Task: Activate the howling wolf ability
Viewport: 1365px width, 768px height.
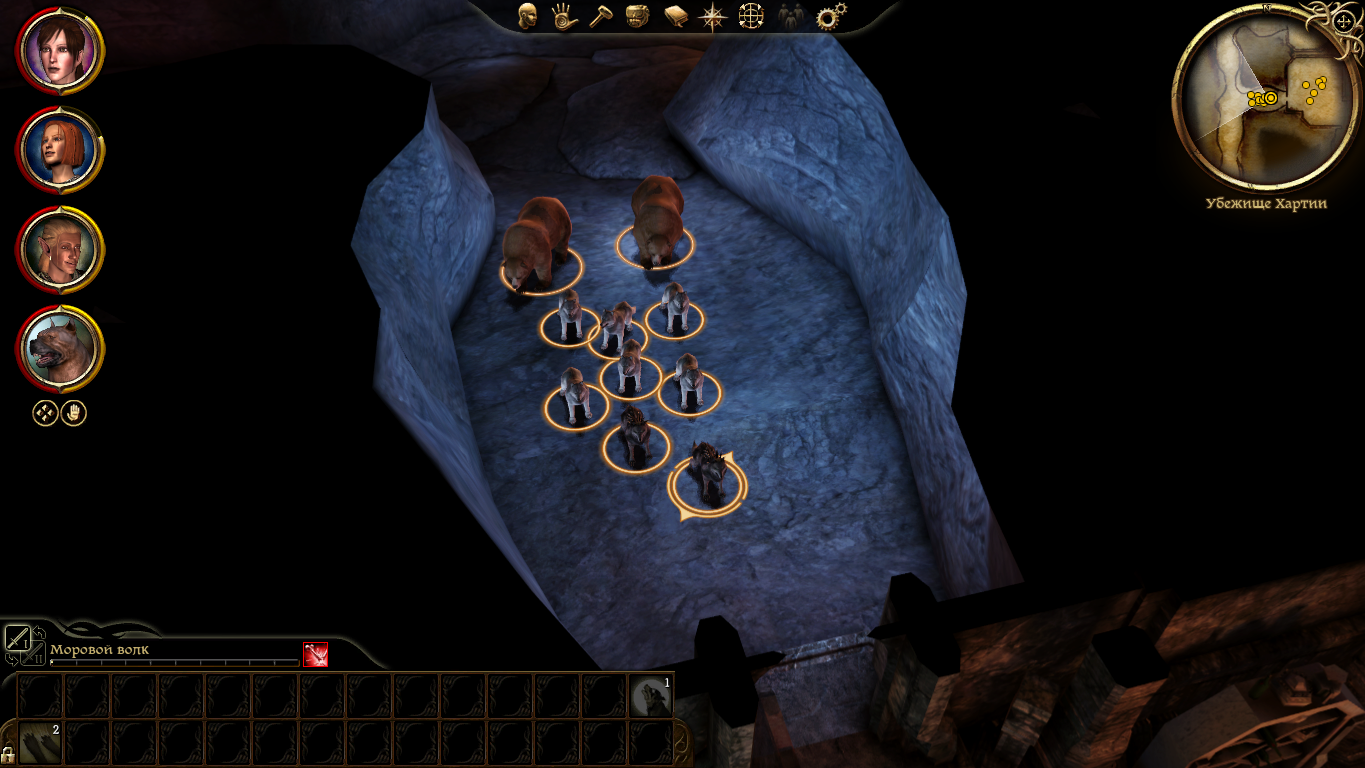Action: 651,695
